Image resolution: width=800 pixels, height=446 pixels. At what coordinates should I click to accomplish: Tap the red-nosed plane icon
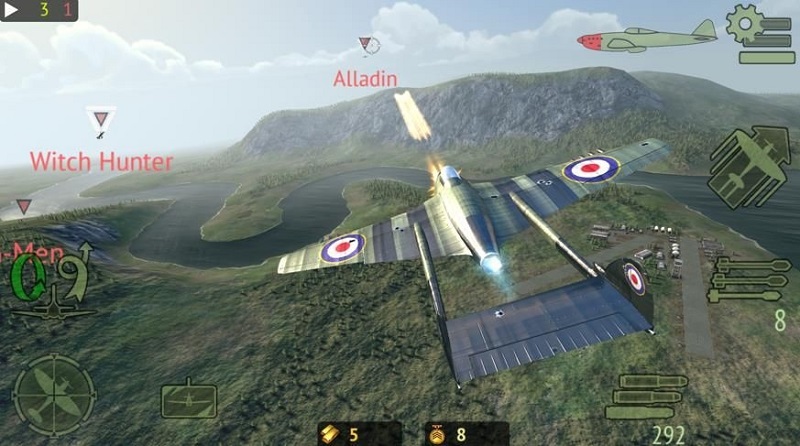(647, 38)
